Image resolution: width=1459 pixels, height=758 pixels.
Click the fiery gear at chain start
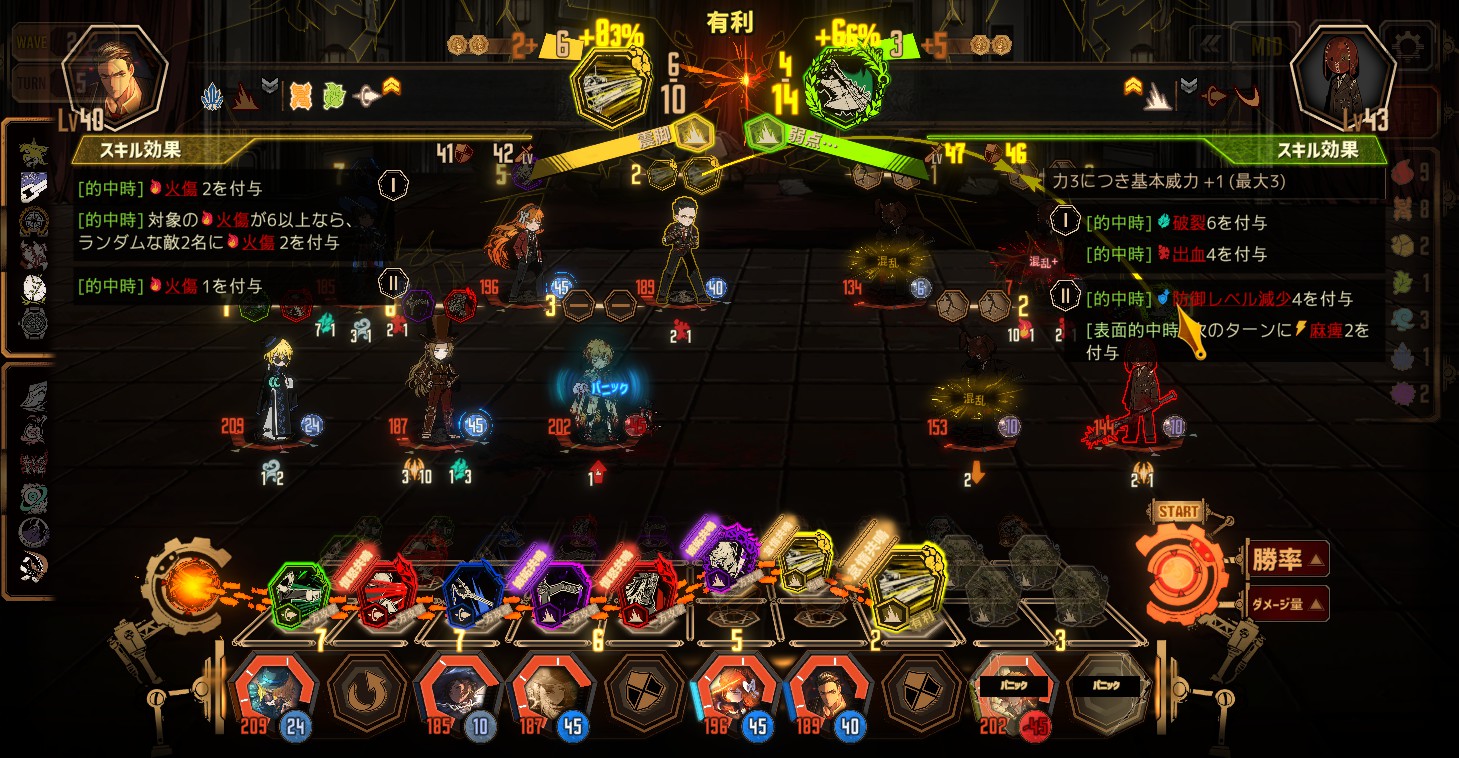tap(186, 585)
